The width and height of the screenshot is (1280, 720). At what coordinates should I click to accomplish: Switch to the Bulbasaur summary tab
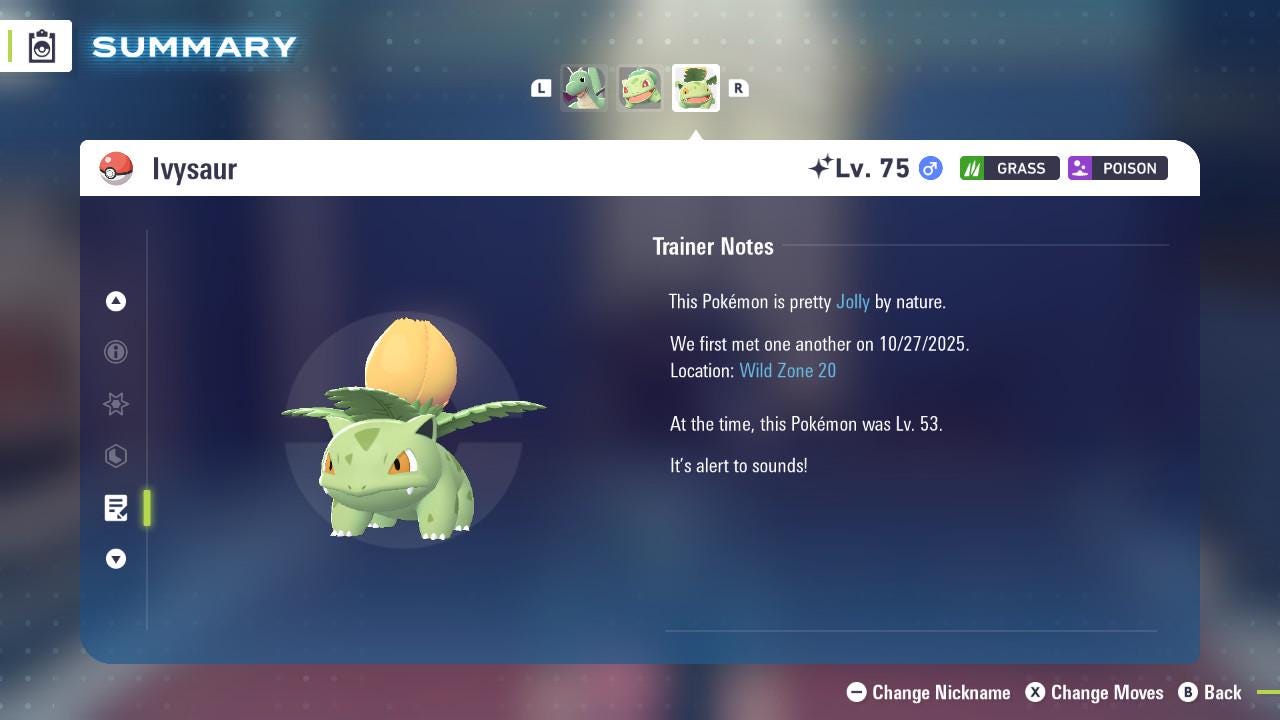pos(640,88)
